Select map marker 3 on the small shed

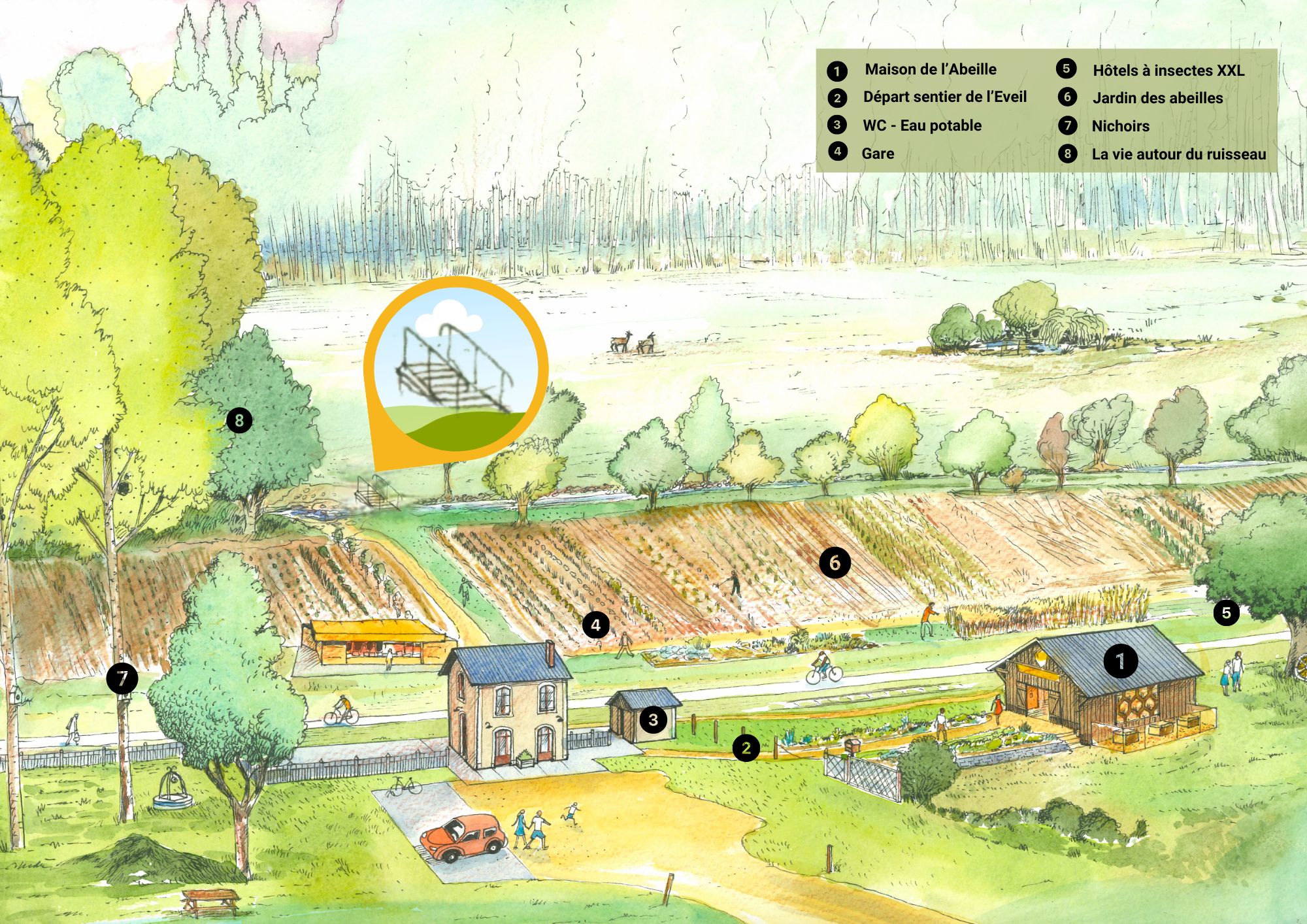click(x=653, y=720)
